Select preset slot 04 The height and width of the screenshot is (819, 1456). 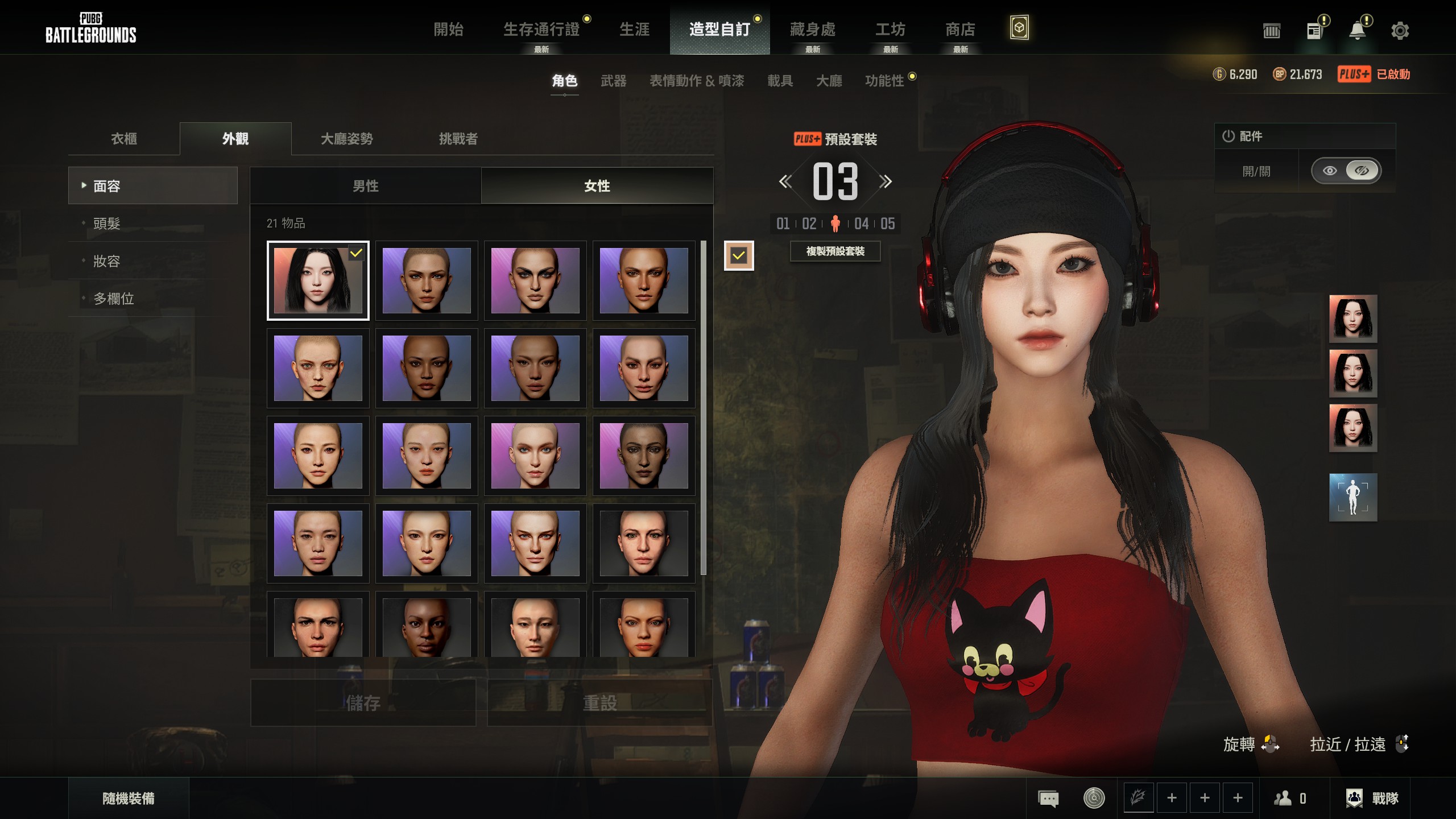point(861,224)
